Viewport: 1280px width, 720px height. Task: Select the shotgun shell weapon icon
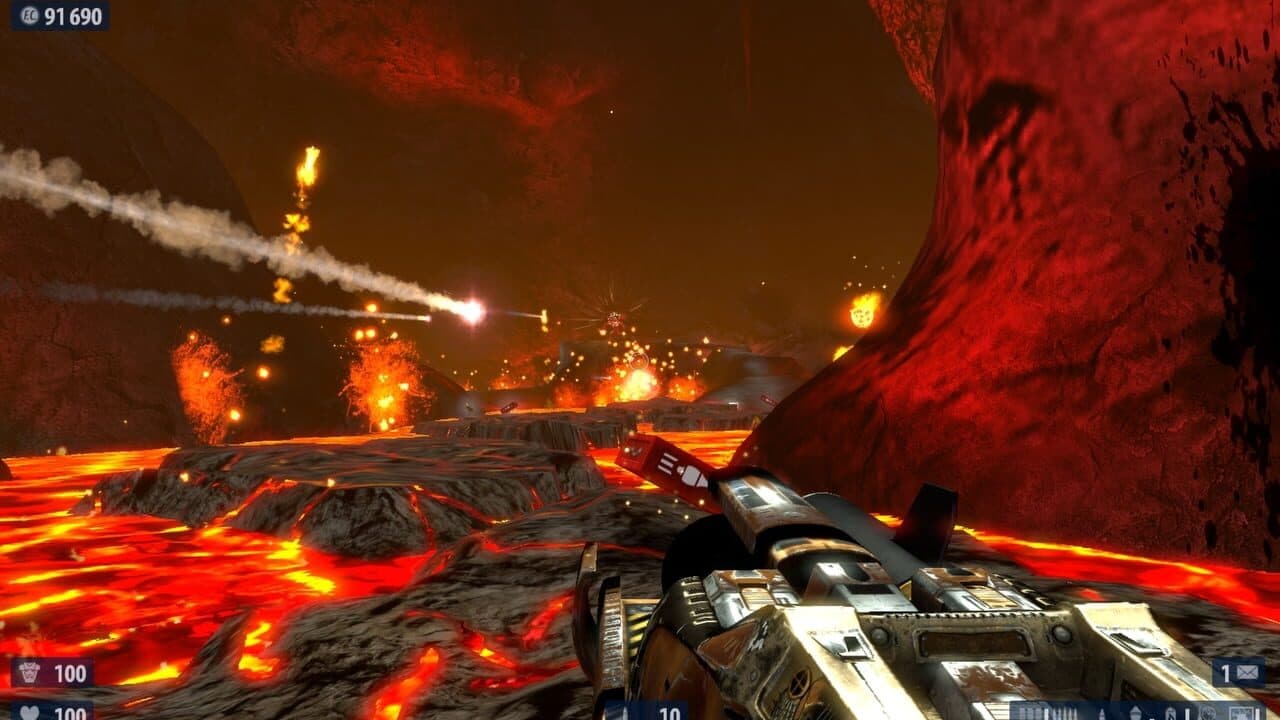tap(1065, 712)
